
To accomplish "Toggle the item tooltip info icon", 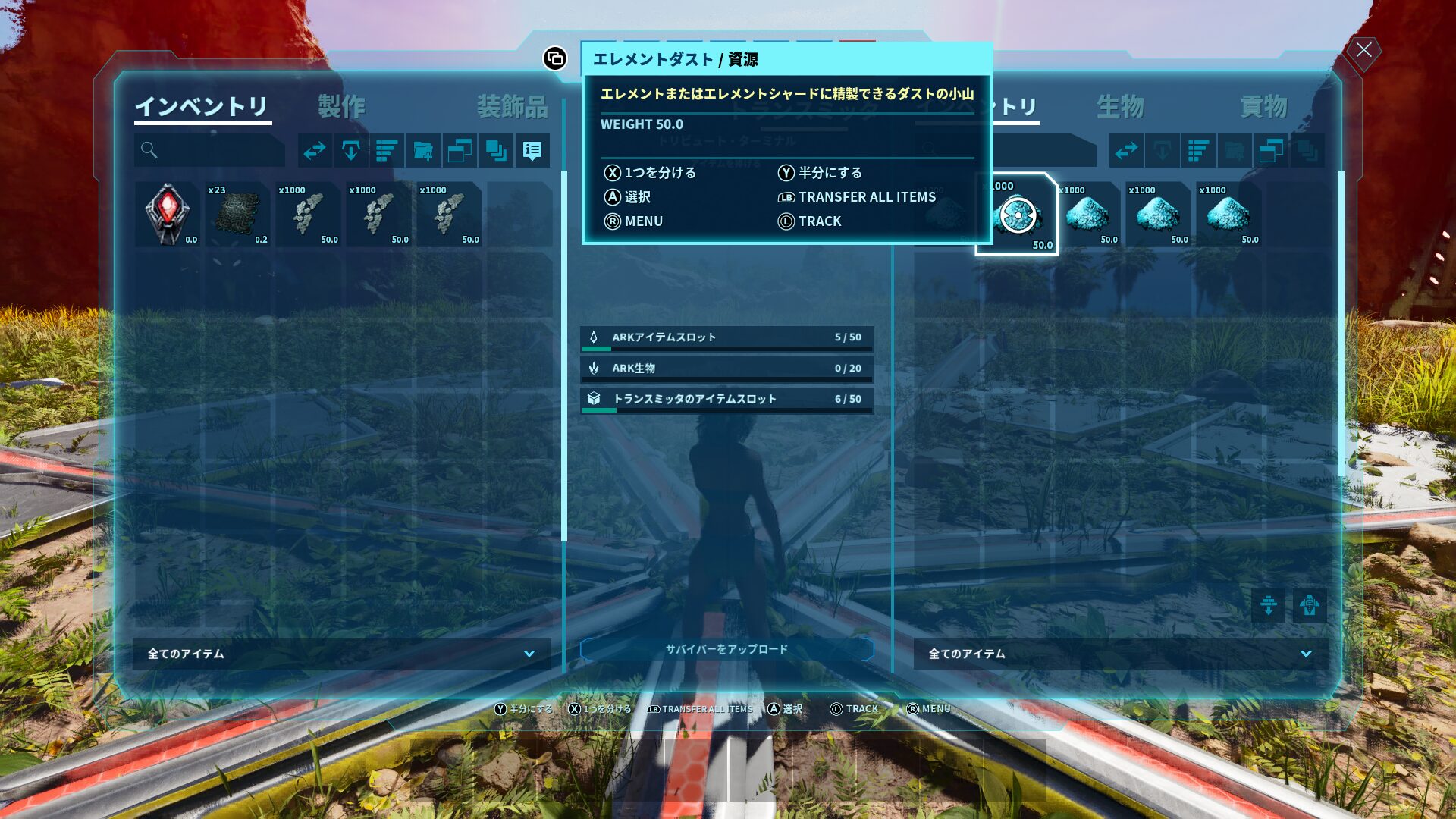I will [532, 151].
